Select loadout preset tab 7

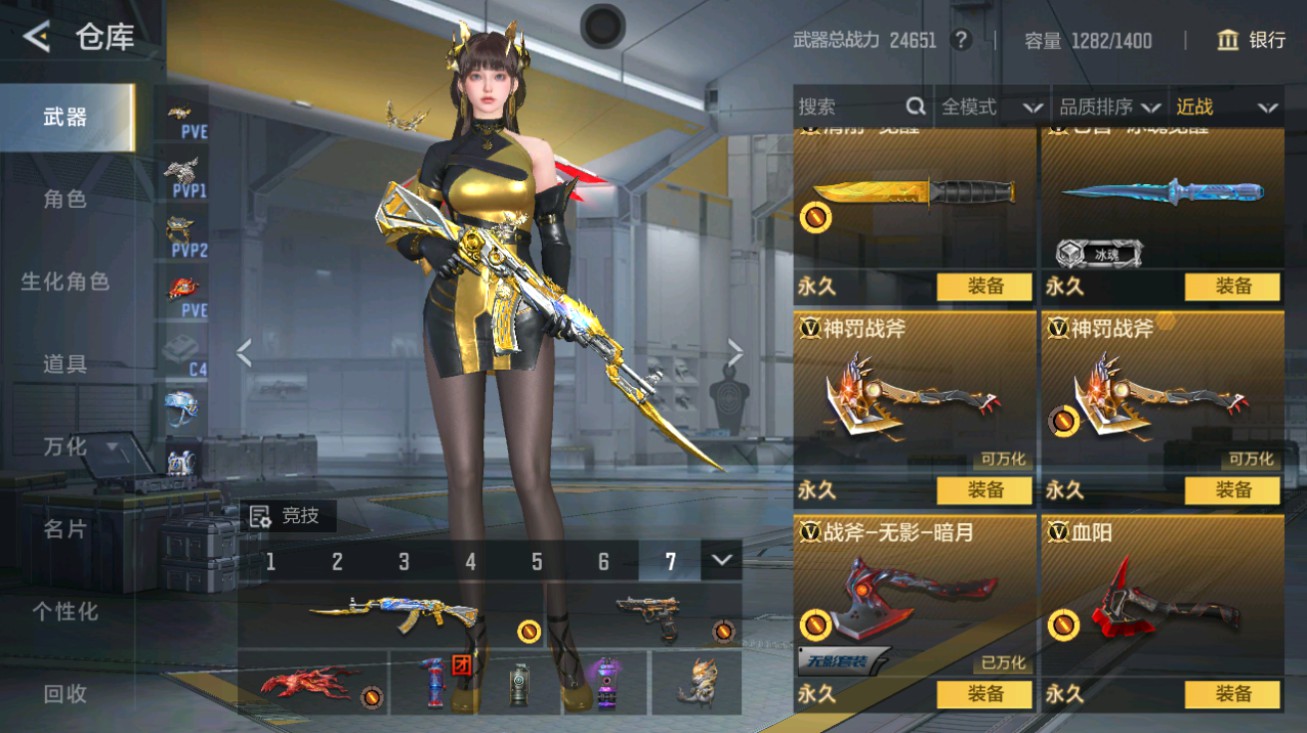coord(670,562)
